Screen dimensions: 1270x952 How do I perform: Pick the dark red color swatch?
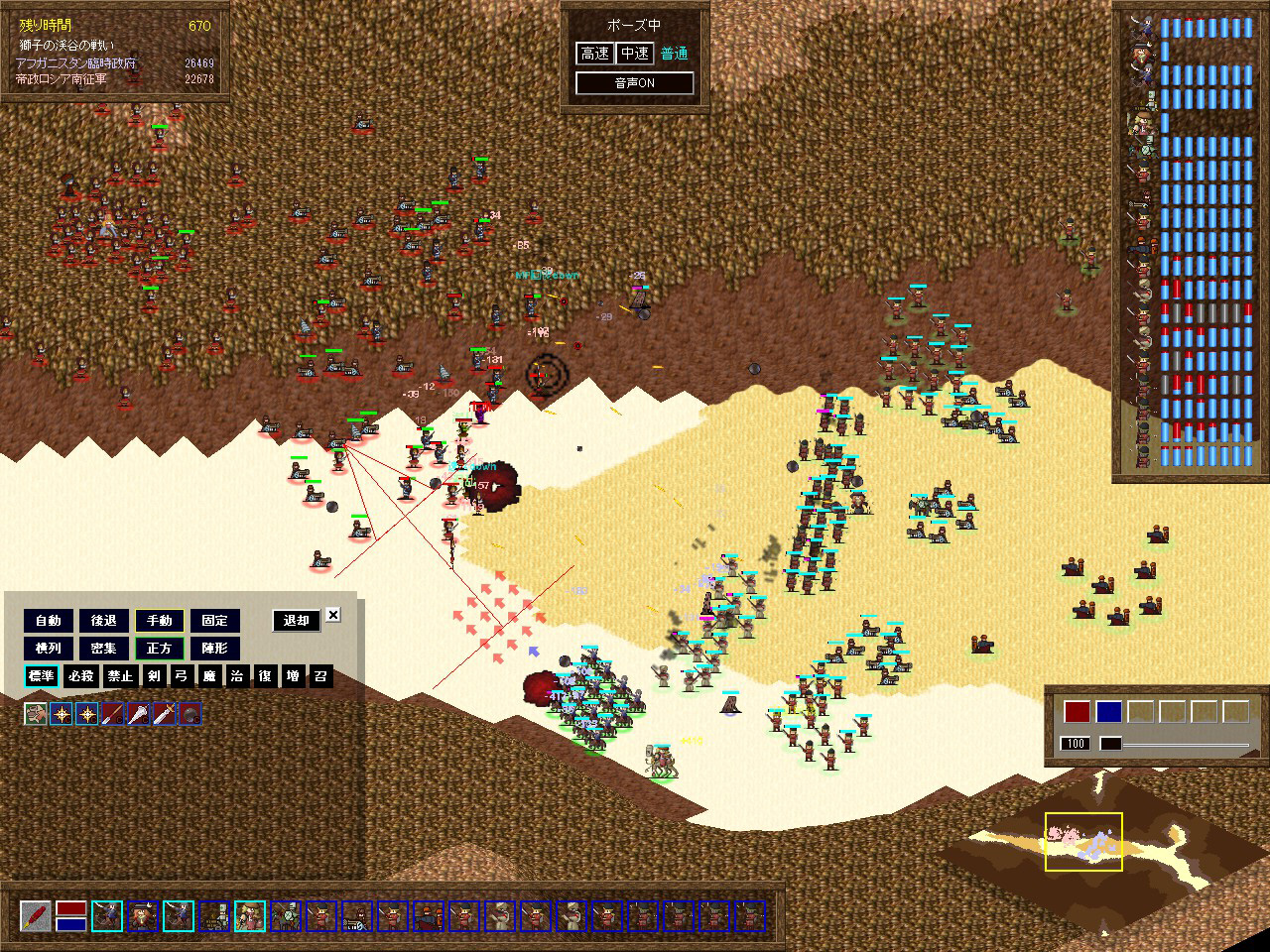[x=1078, y=711]
